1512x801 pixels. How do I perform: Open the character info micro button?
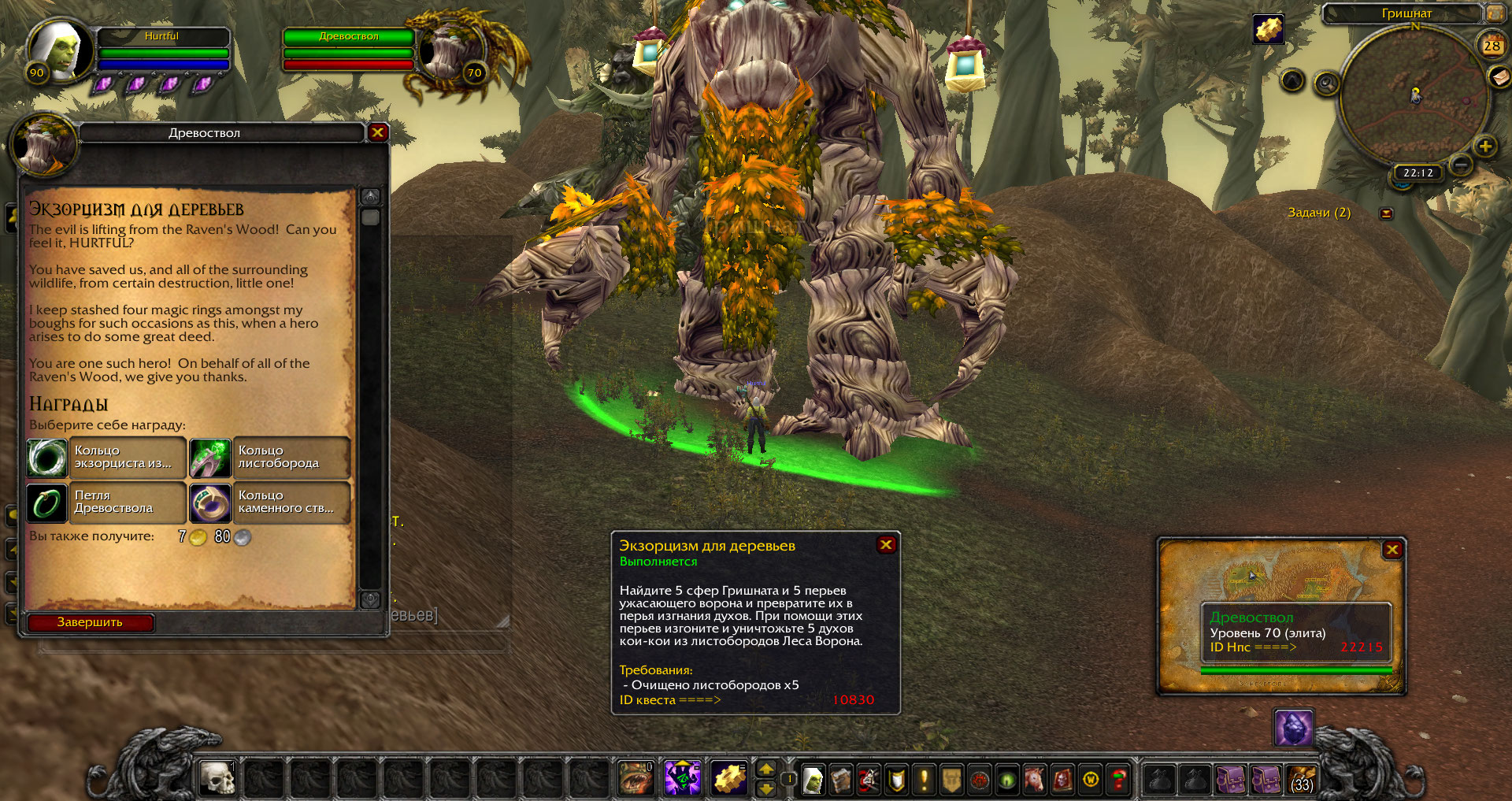(x=813, y=780)
